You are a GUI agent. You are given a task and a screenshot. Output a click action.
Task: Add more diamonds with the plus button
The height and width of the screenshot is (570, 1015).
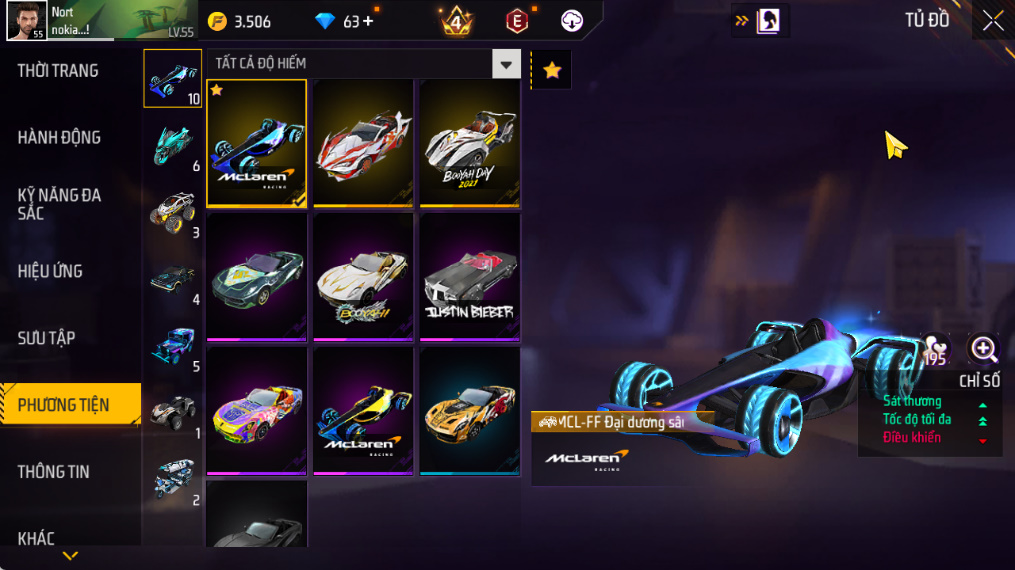coord(368,21)
